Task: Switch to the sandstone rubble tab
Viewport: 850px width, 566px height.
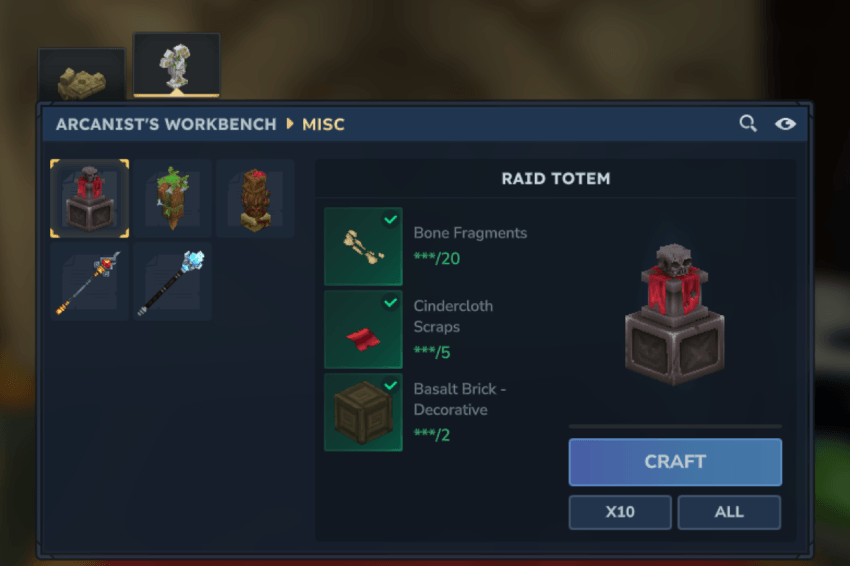Action: coord(81,77)
